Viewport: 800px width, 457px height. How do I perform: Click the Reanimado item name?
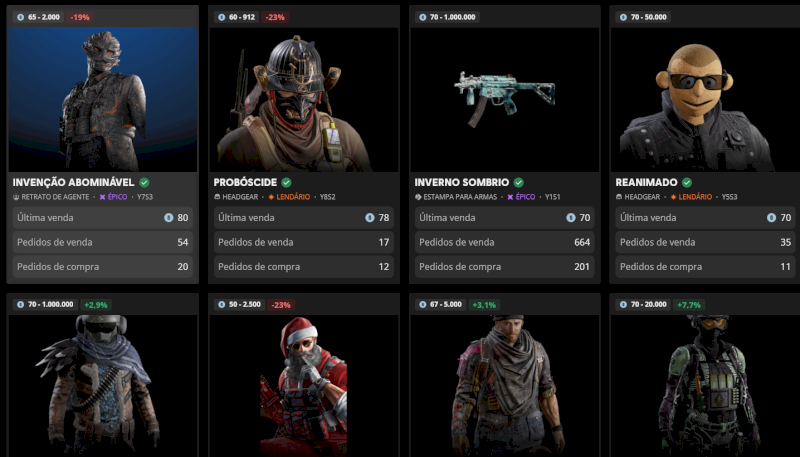click(x=646, y=183)
